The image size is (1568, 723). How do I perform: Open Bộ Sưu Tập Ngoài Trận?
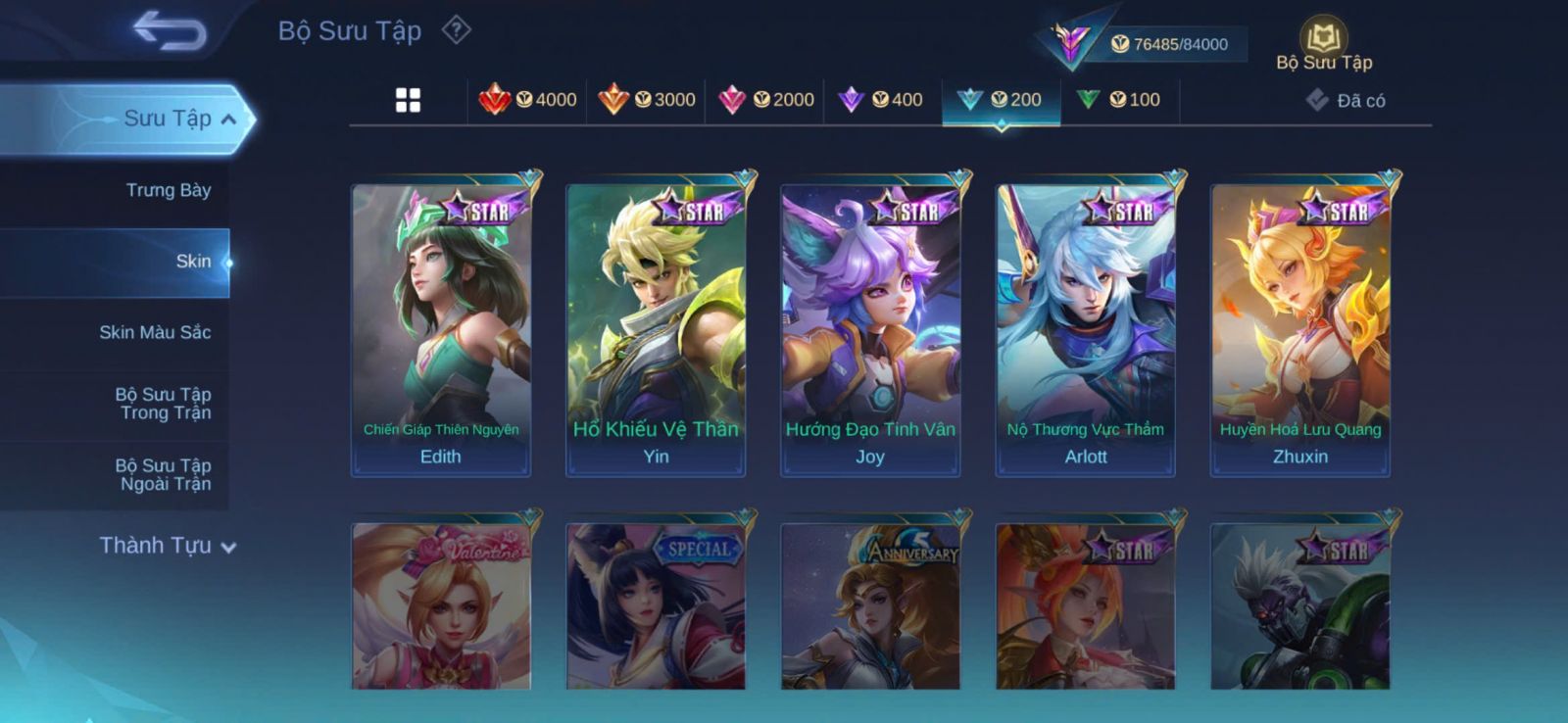(163, 475)
